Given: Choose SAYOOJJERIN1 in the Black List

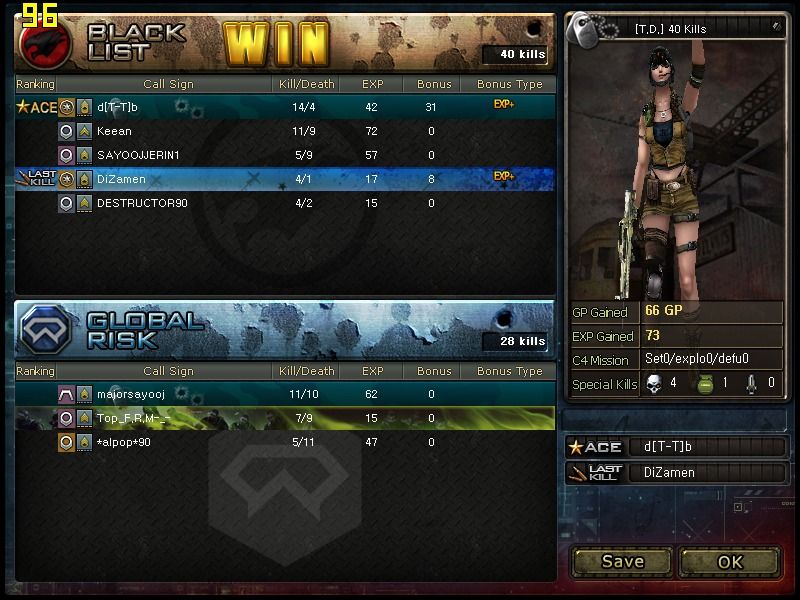Looking at the screenshot, I should [x=285, y=155].
